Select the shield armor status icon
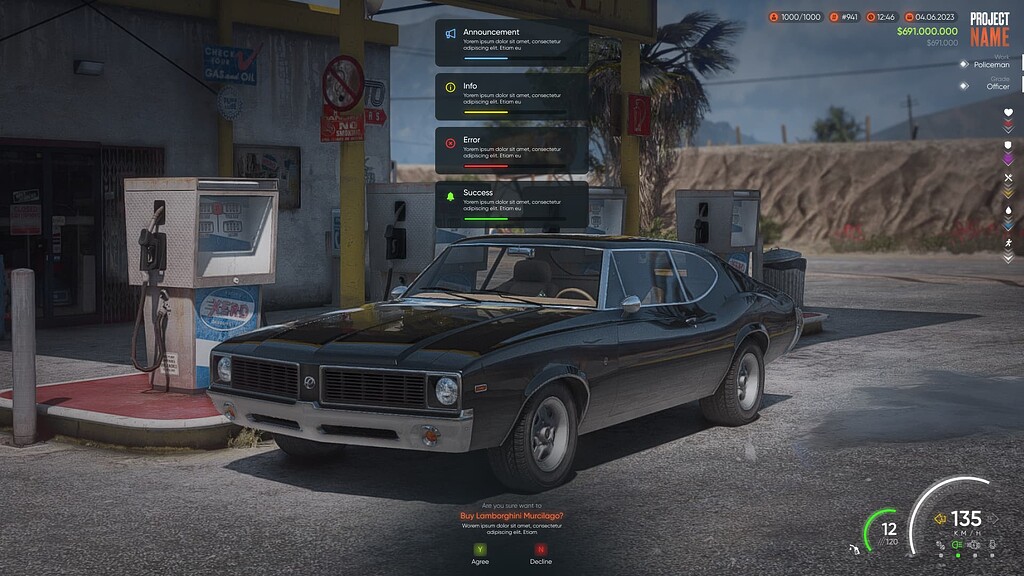 click(1008, 145)
